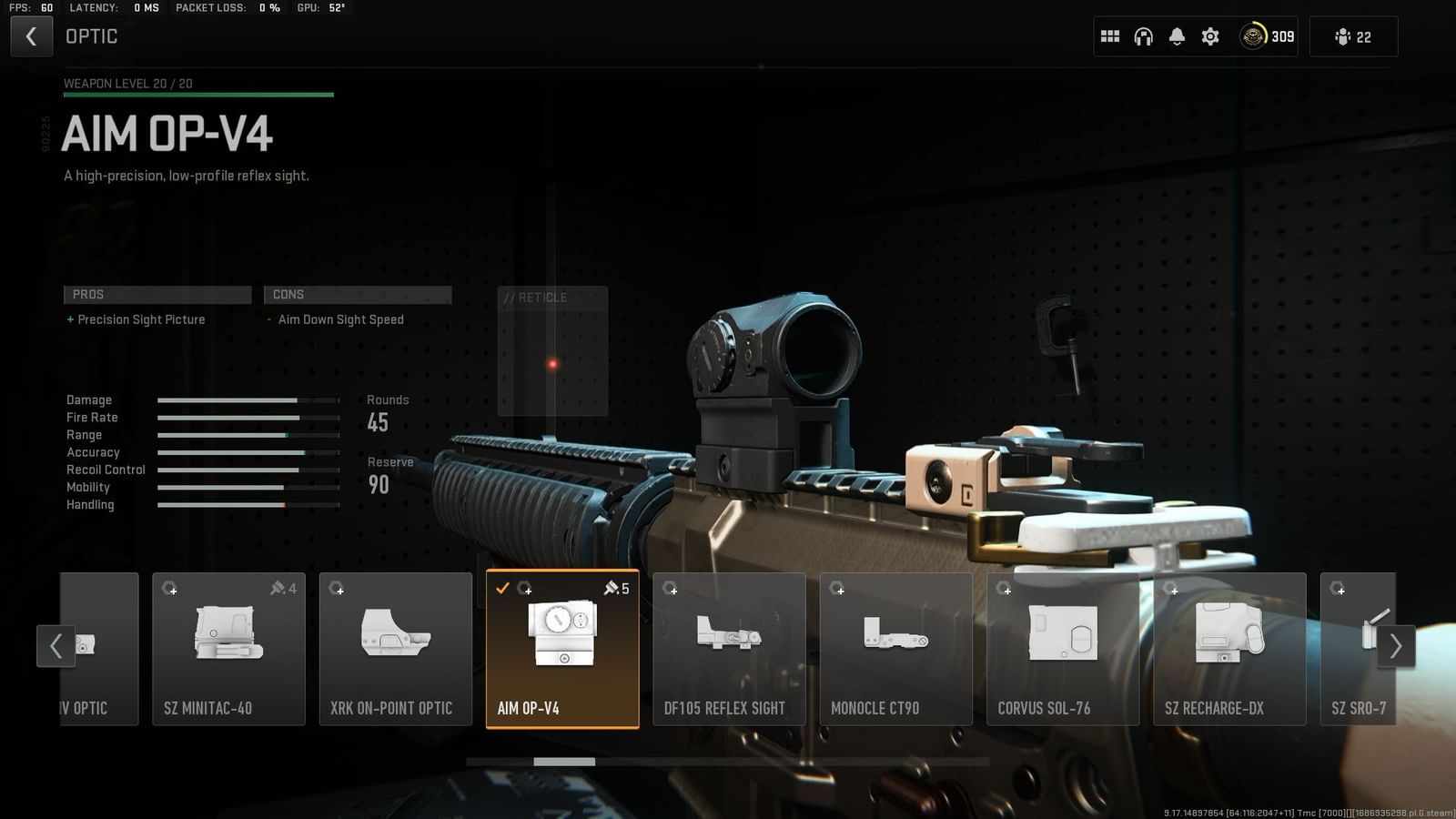
Task: Go back using the top-left back arrow
Action: point(32,35)
